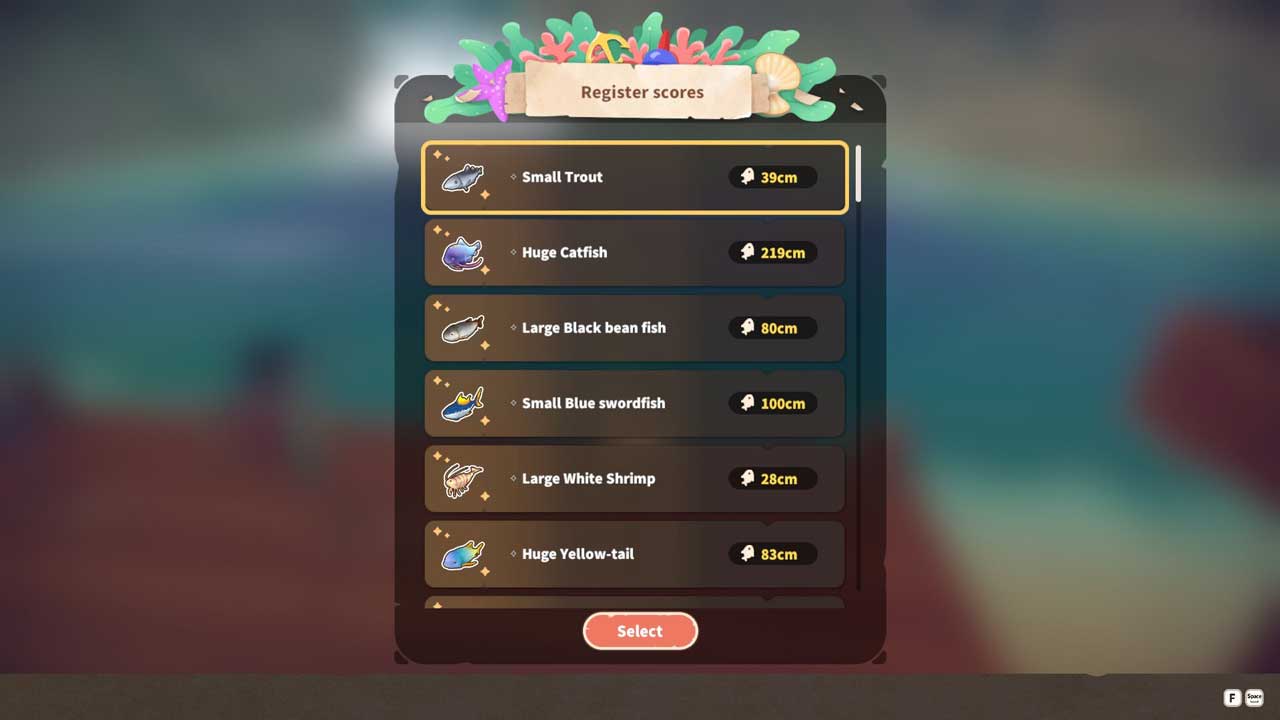Select the Small Blue swordfish row

coord(634,403)
